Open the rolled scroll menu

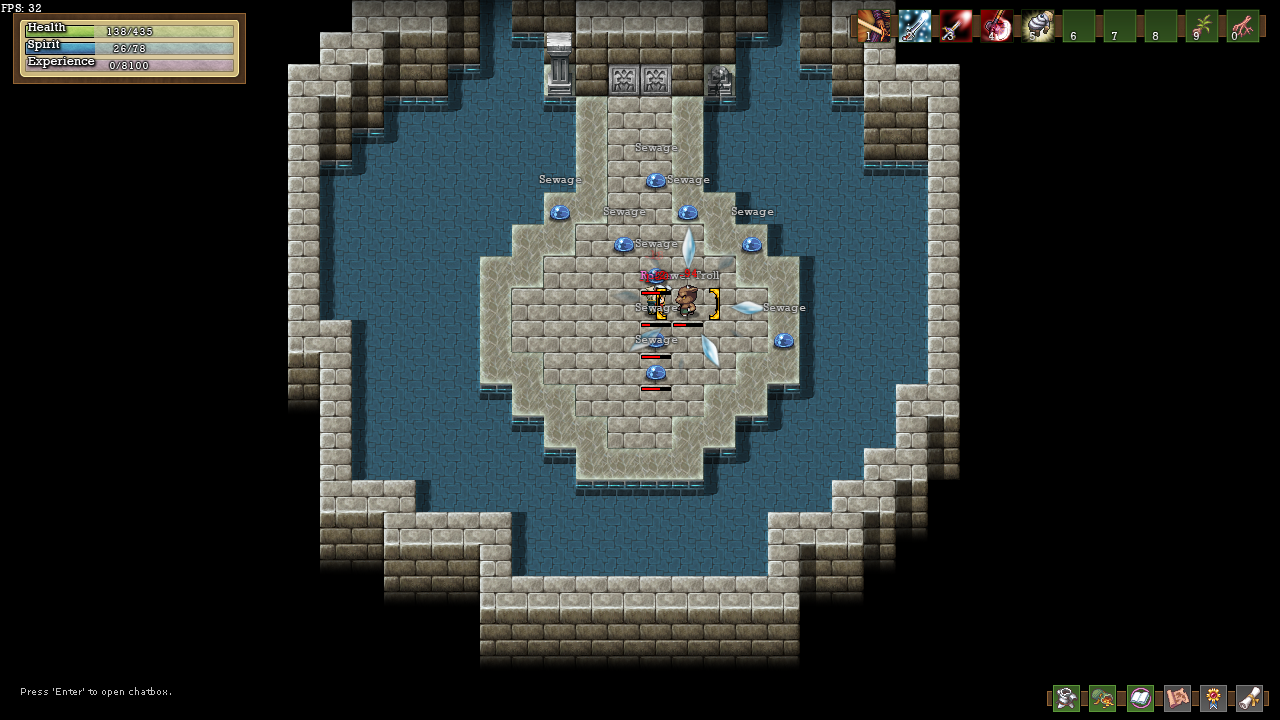click(x=1250, y=698)
